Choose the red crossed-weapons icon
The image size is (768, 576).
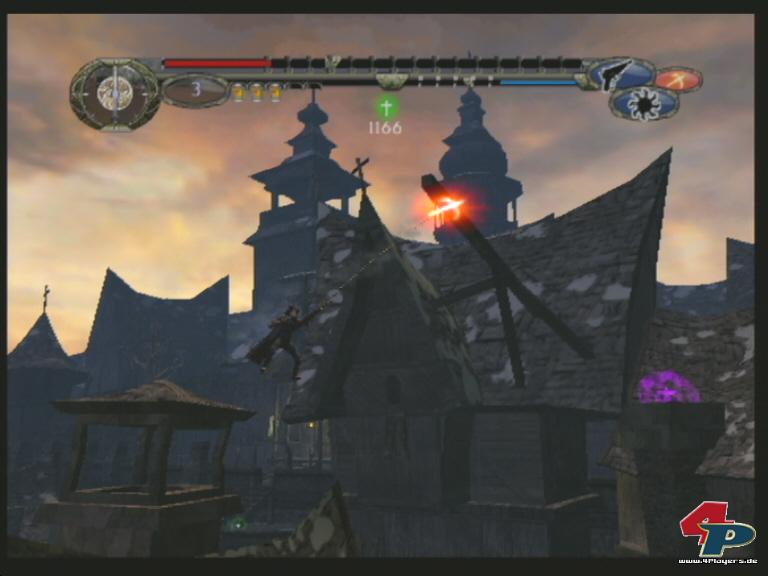pos(678,78)
